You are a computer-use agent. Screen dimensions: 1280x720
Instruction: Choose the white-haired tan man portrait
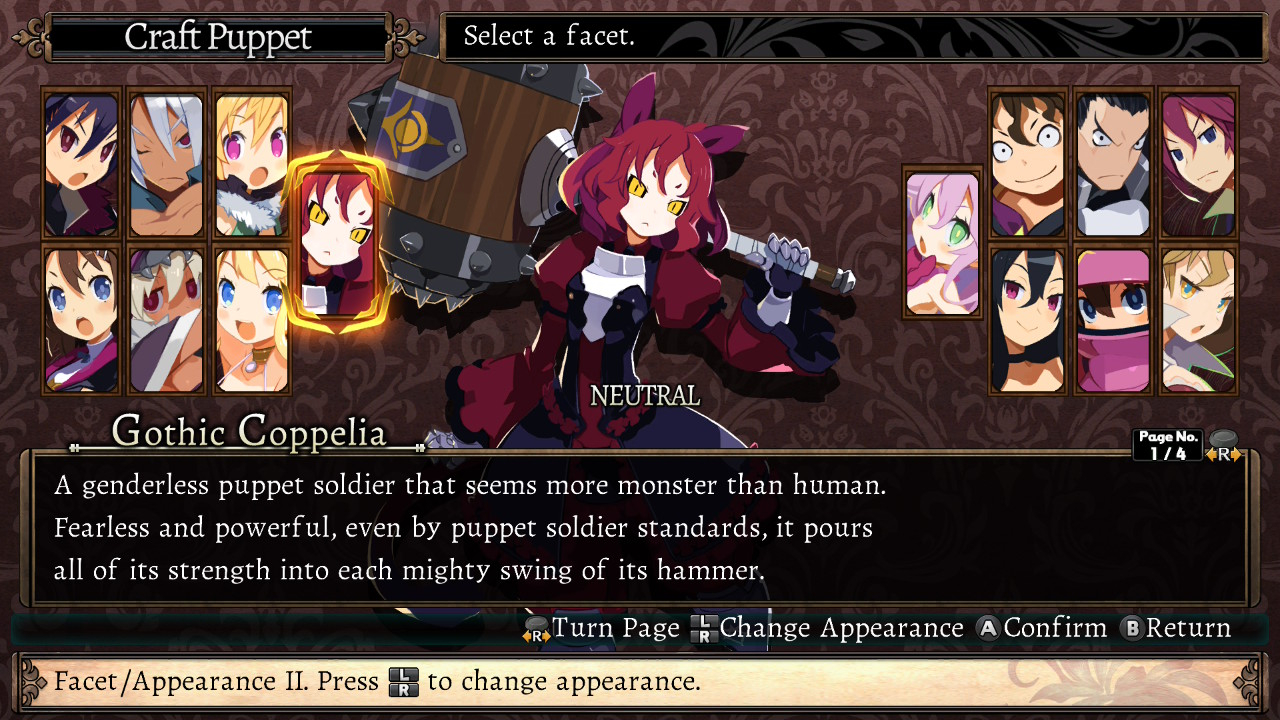(x=166, y=165)
